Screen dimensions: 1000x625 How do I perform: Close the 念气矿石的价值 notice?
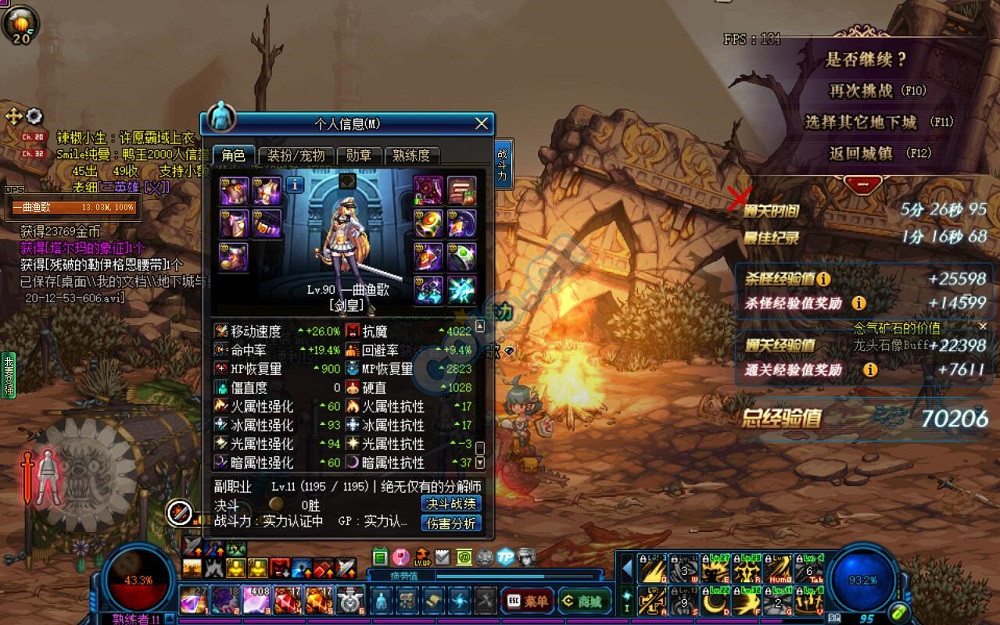[982, 327]
